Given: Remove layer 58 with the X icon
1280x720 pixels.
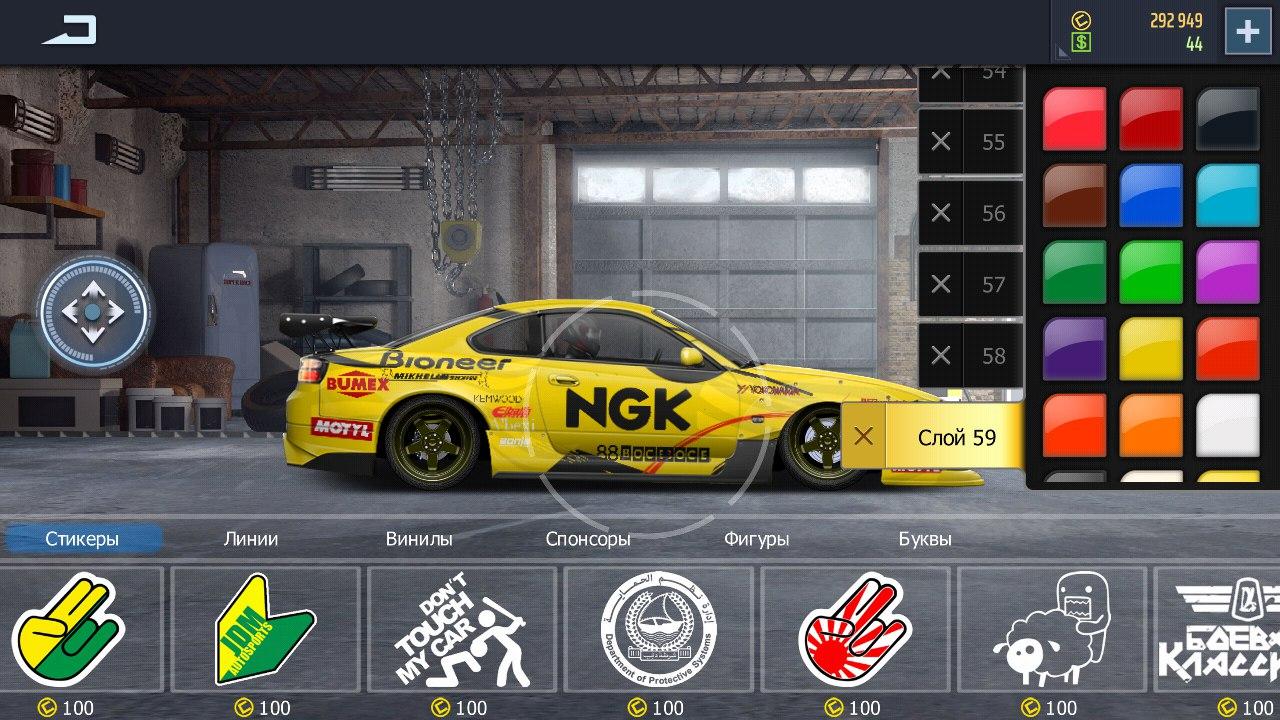Looking at the screenshot, I should pyautogui.click(x=938, y=355).
